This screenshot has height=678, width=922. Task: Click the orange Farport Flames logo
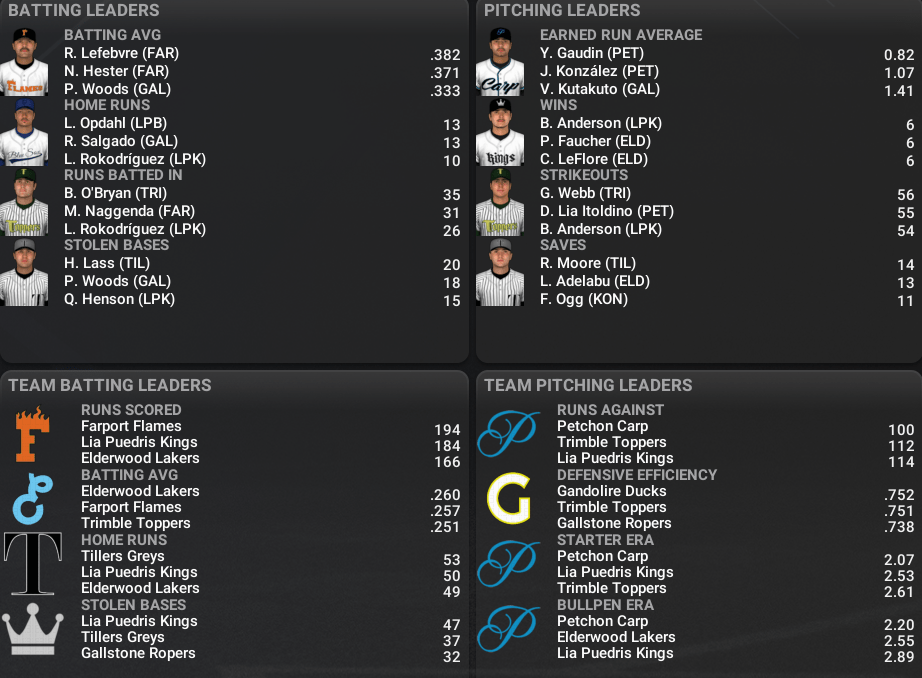32,434
